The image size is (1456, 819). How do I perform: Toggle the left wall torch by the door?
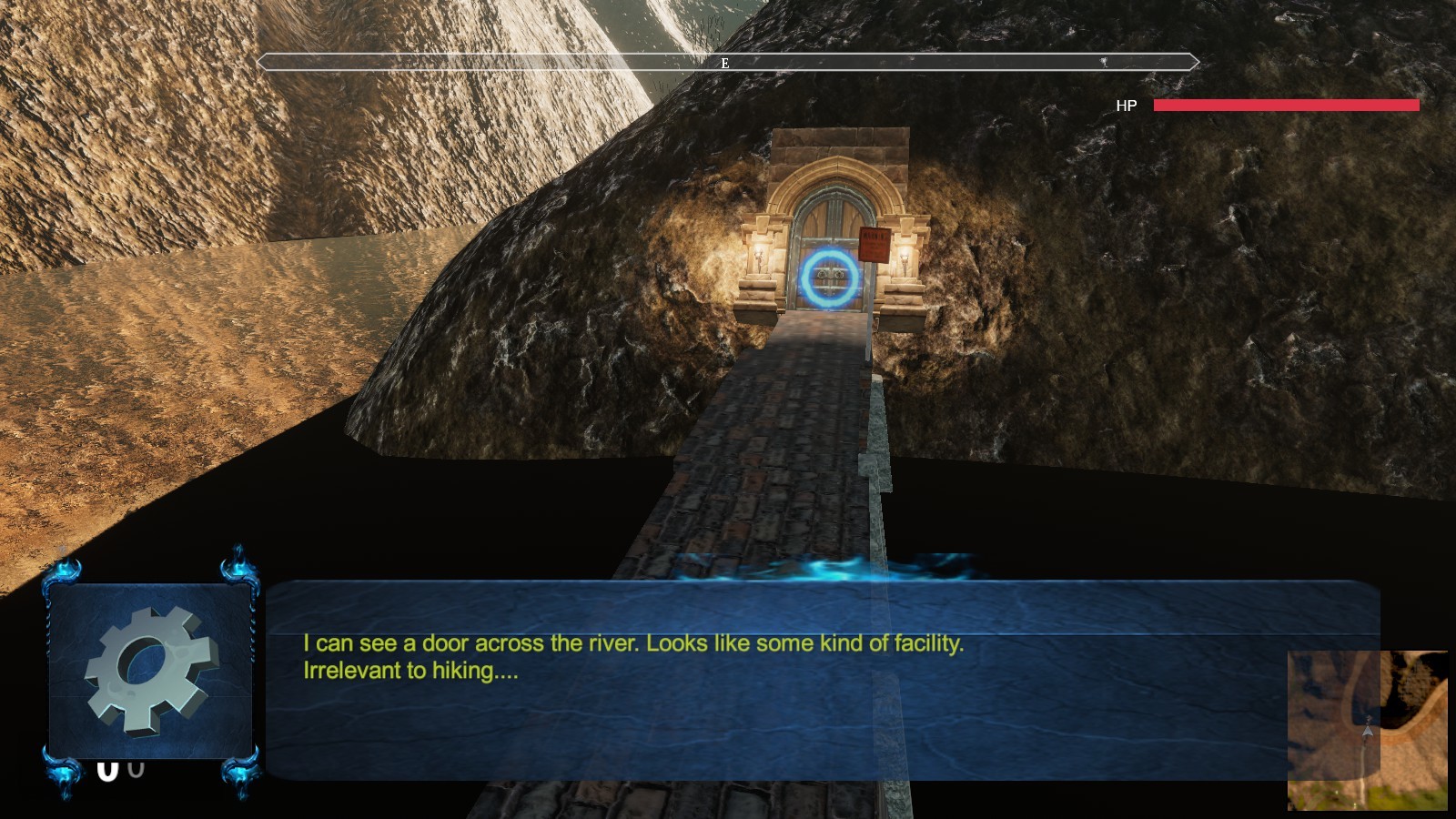761,258
